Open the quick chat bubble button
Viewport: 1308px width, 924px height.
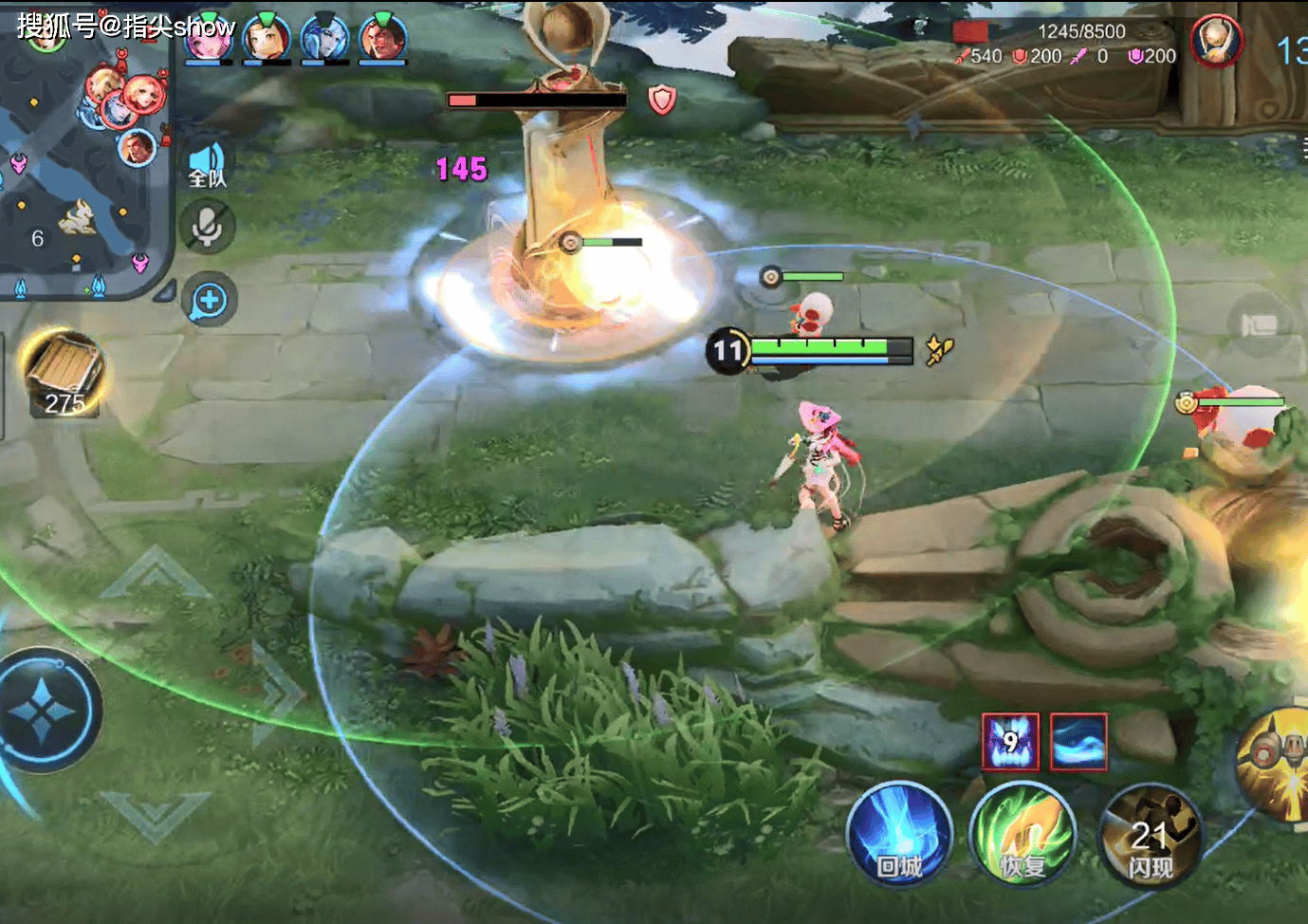(x=209, y=301)
